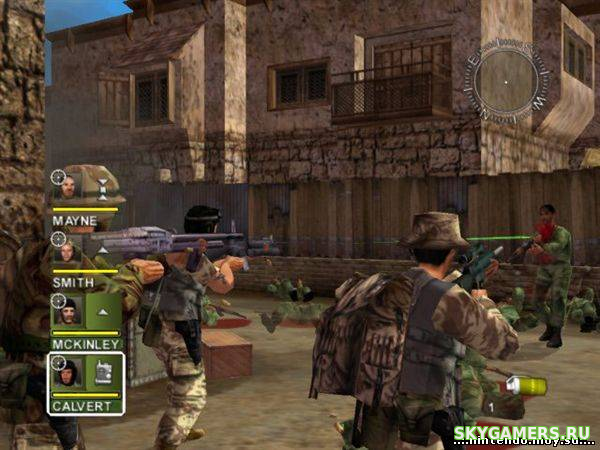Click Calvert's radio order icon
The height and width of the screenshot is (450, 600).
click(x=103, y=372)
